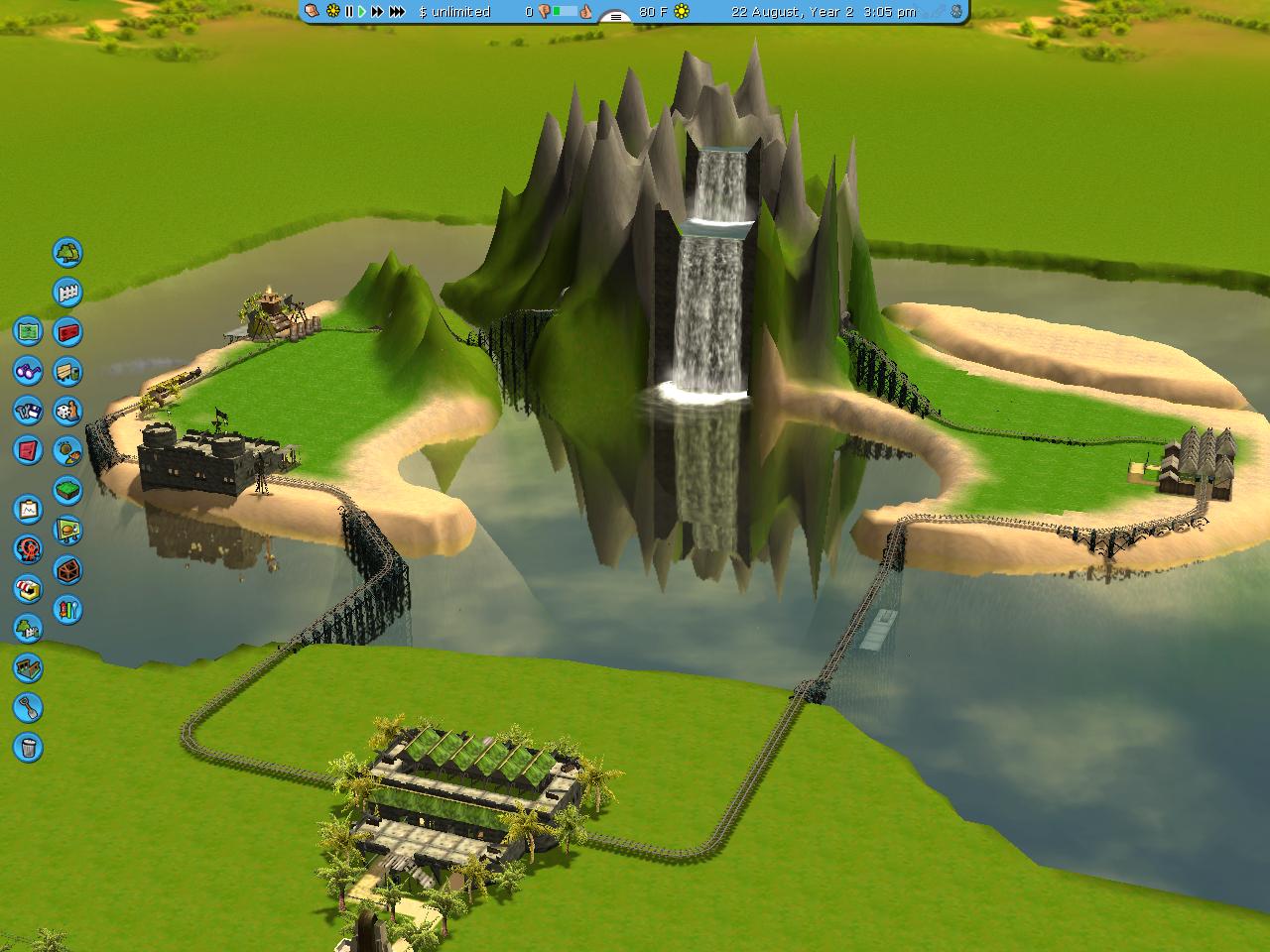The width and height of the screenshot is (1270, 952).
Task: Select the dice and statue scenery button
Action: point(67,411)
